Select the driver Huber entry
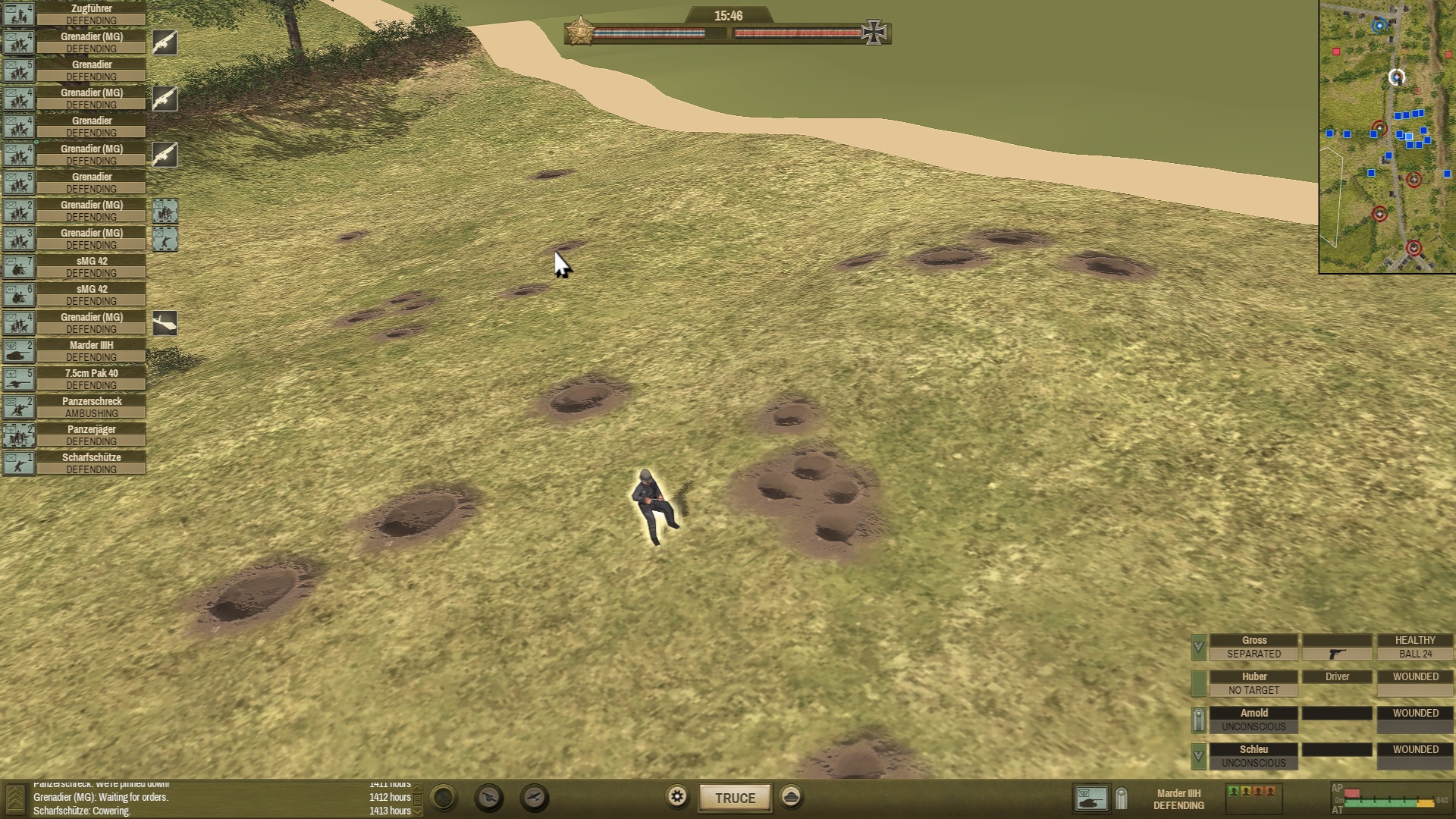The height and width of the screenshot is (819, 1456). [1254, 683]
